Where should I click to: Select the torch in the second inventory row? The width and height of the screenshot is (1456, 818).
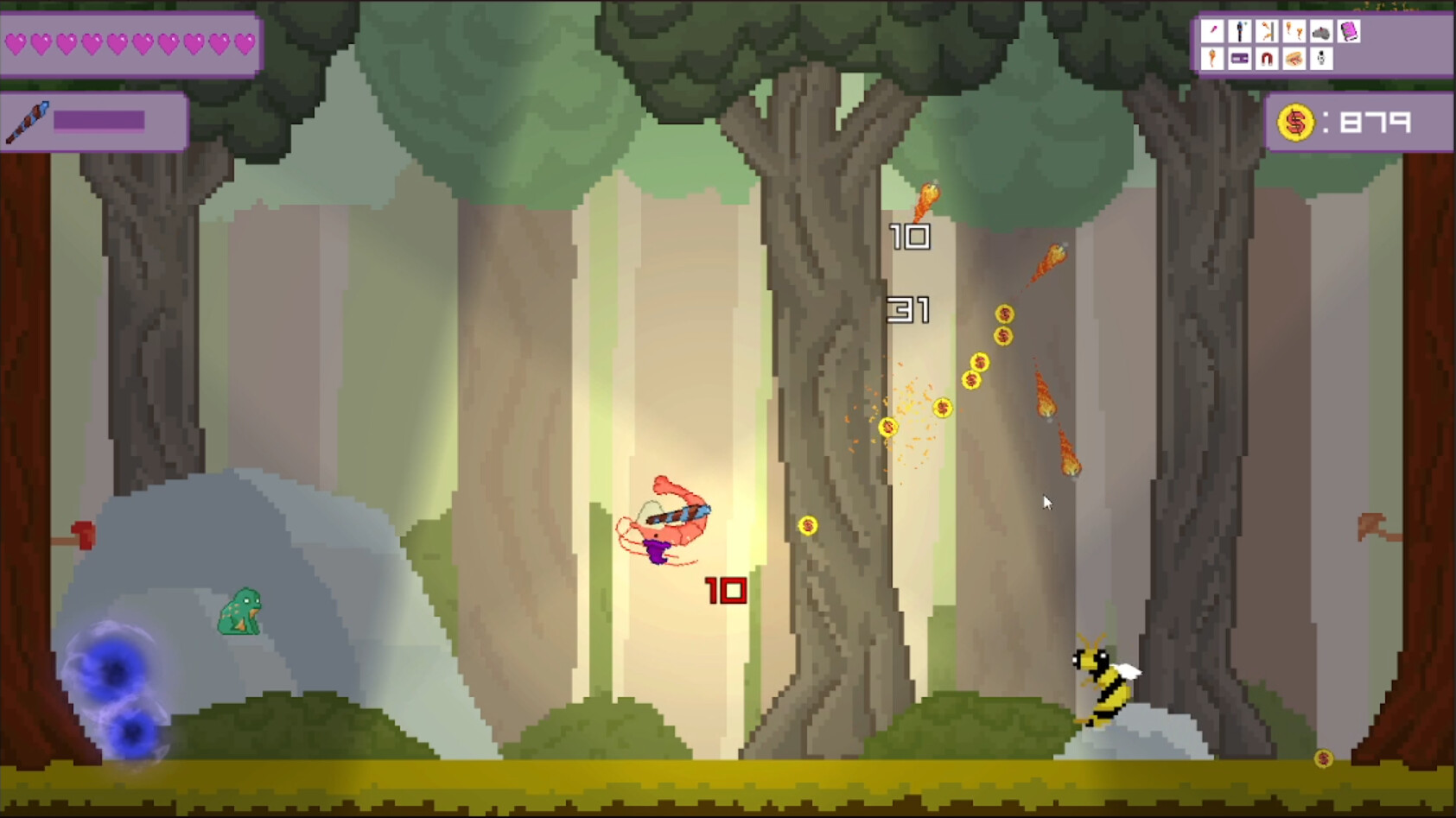pos(1211,59)
